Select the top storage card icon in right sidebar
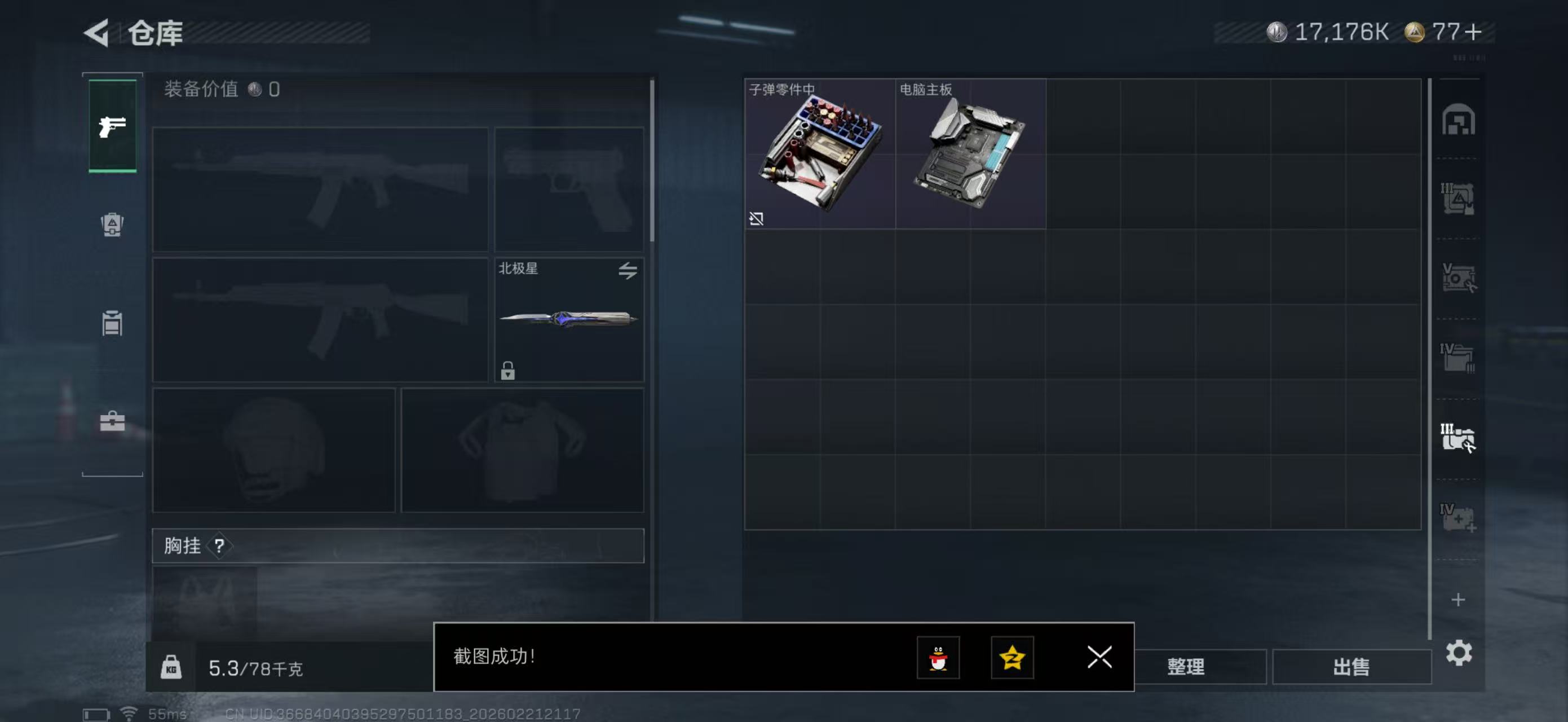The height and width of the screenshot is (722, 1568). click(1460, 121)
